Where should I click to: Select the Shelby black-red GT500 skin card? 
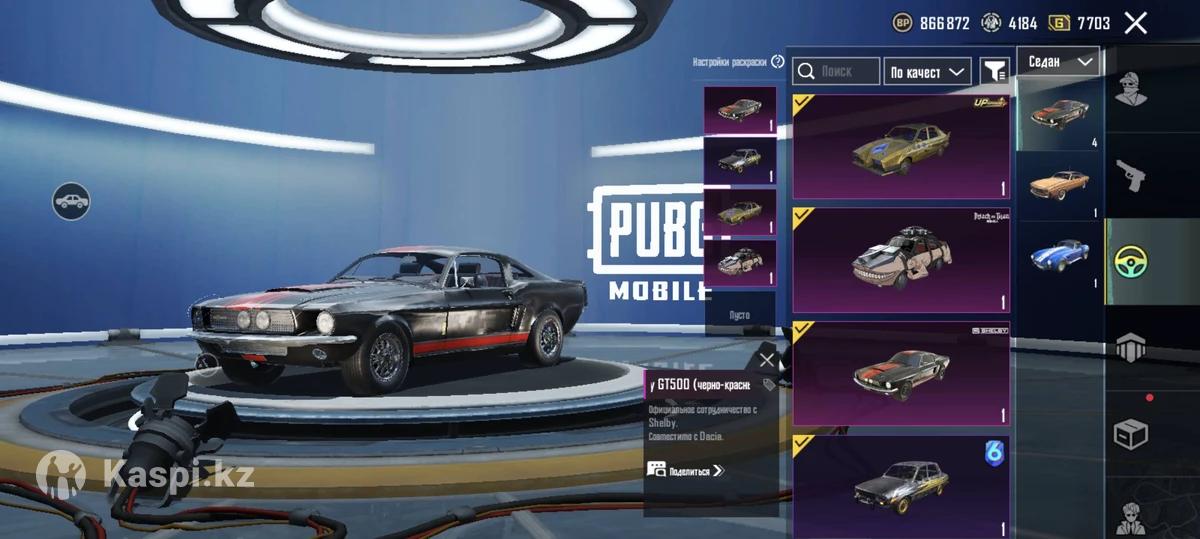[x=901, y=373]
